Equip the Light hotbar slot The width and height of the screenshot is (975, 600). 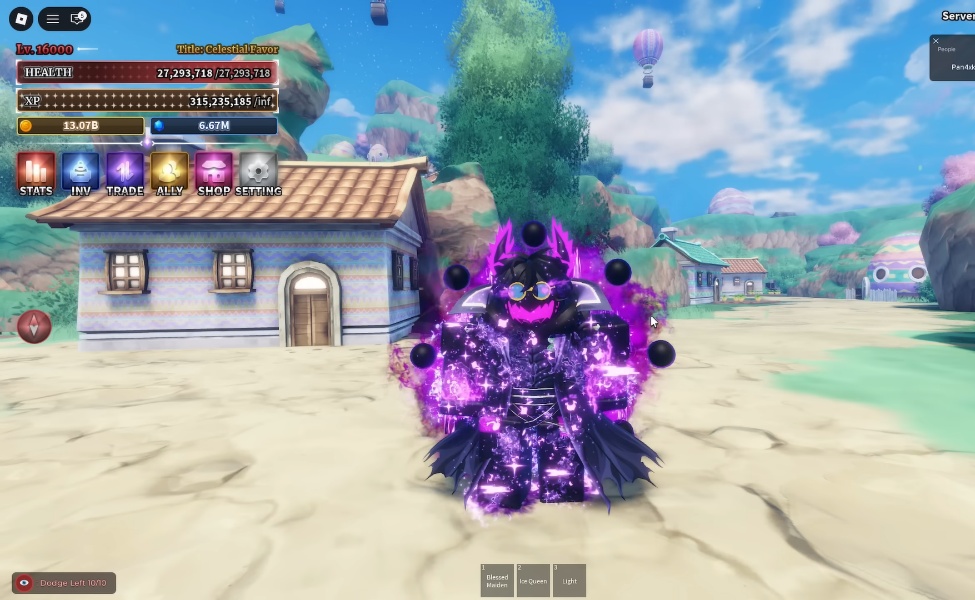[569, 580]
